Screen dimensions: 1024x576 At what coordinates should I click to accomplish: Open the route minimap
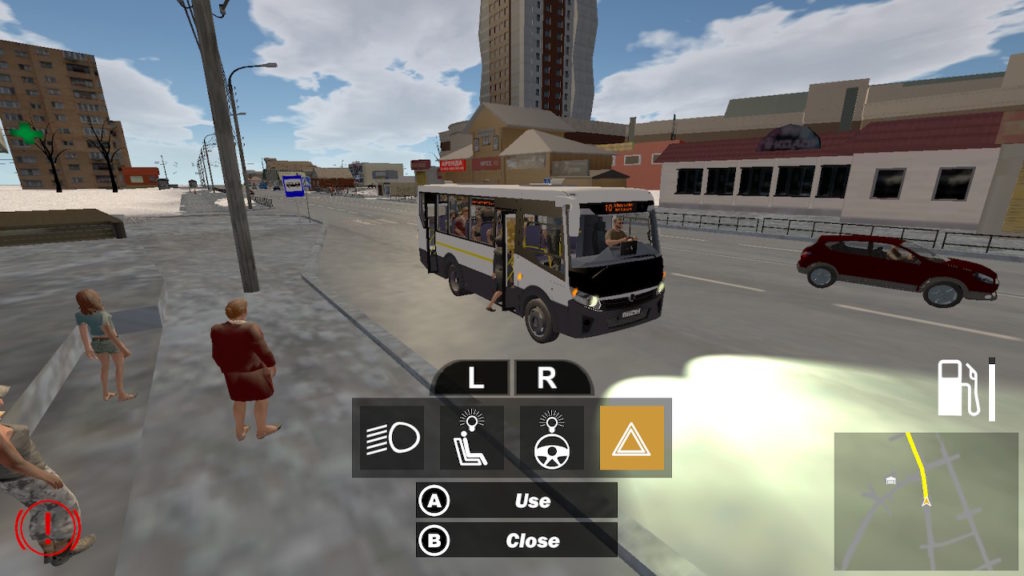tap(926, 500)
